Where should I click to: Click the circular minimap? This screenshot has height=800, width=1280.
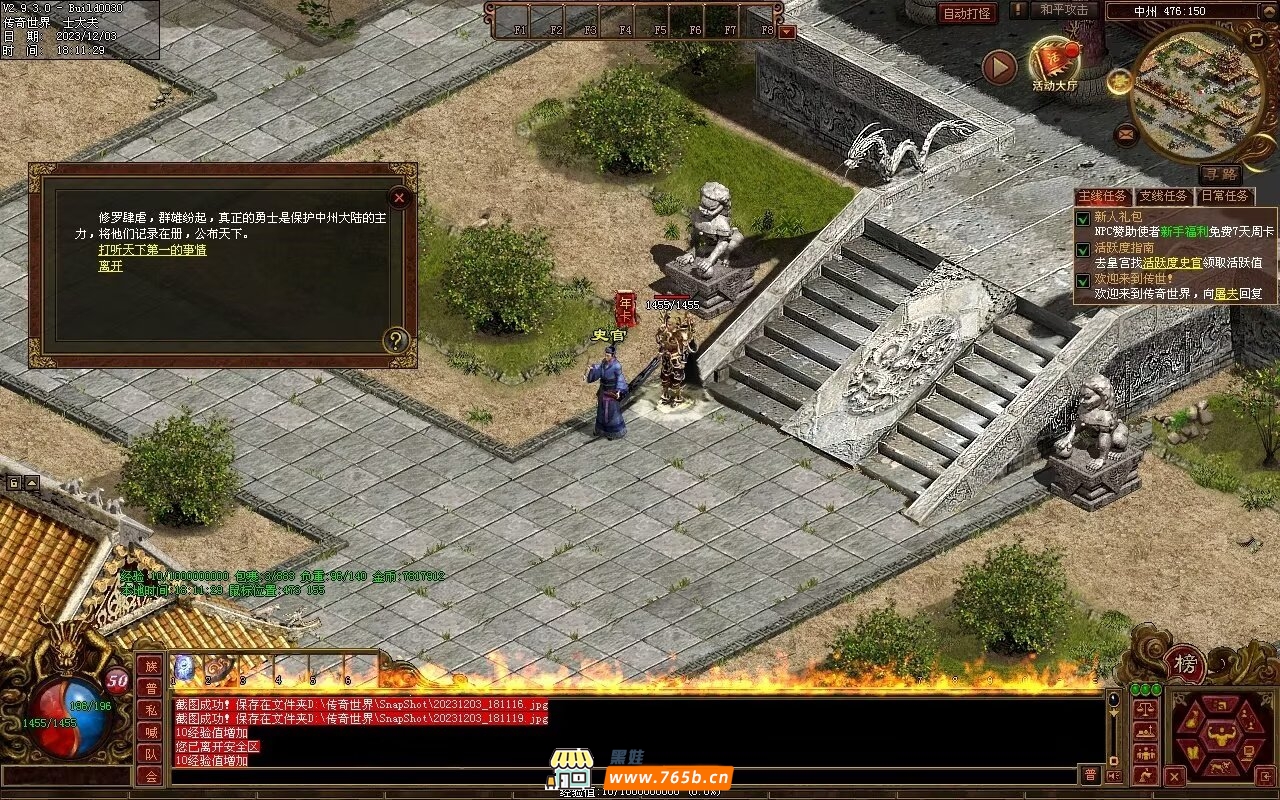pos(1196,95)
